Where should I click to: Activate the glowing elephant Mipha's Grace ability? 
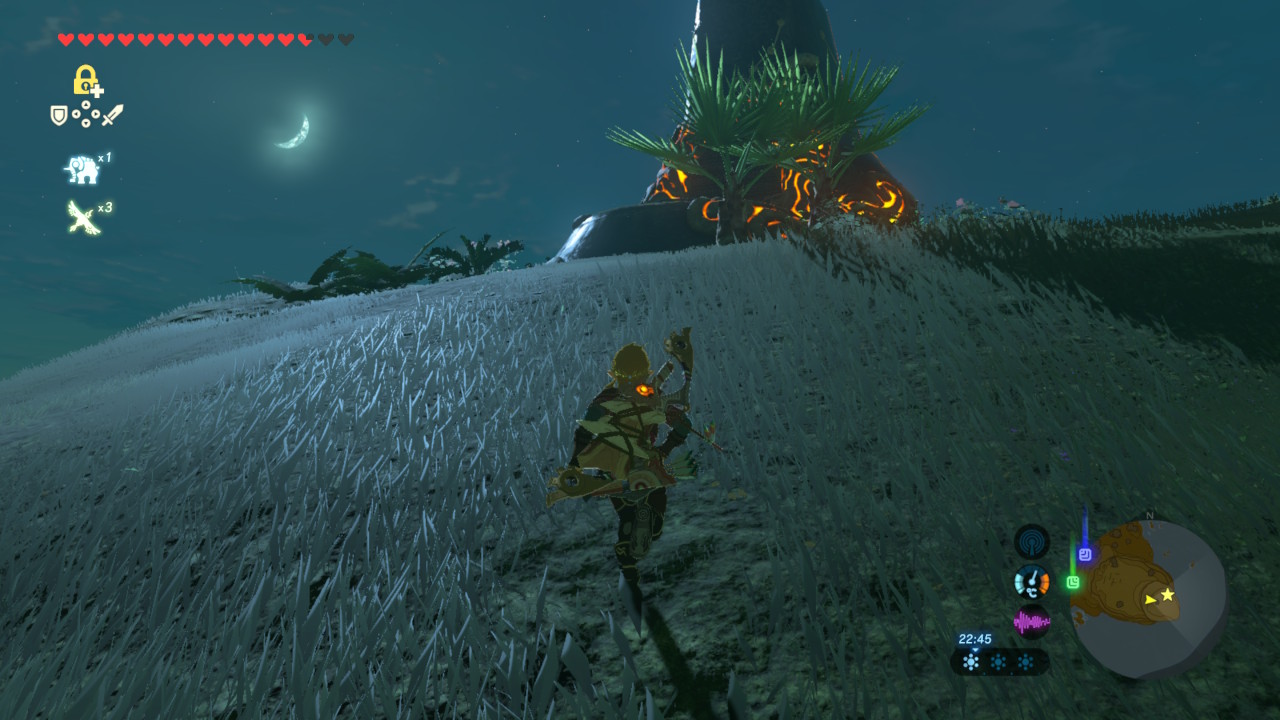pos(82,170)
